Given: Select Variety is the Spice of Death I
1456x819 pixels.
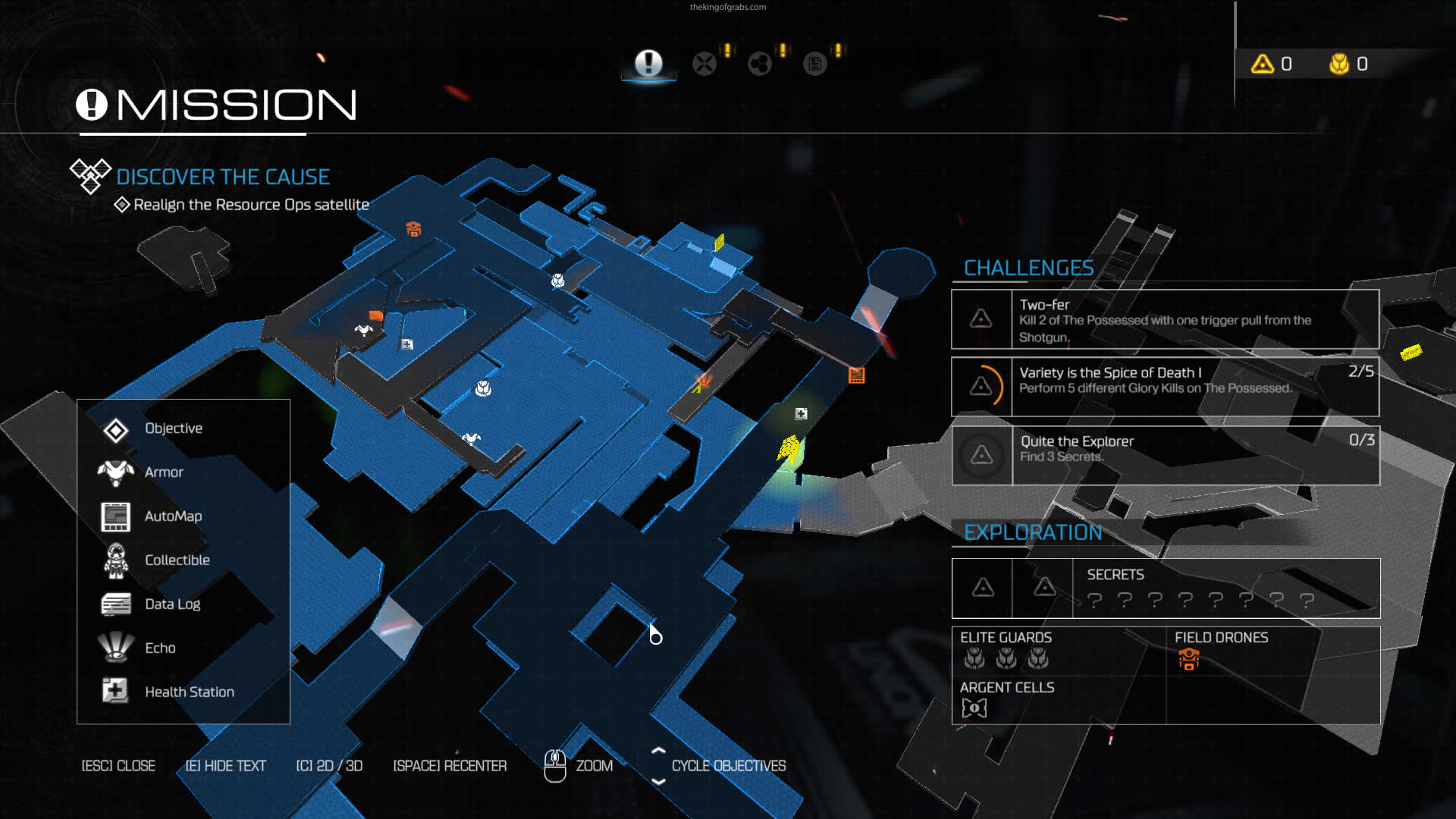Looking at the screenshot, I should click(1165, 387).
